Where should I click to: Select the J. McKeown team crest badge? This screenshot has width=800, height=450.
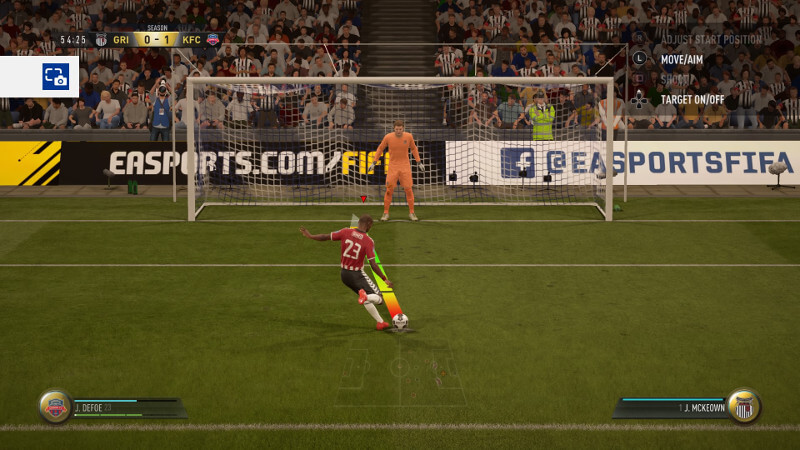(x=743, y=405)
